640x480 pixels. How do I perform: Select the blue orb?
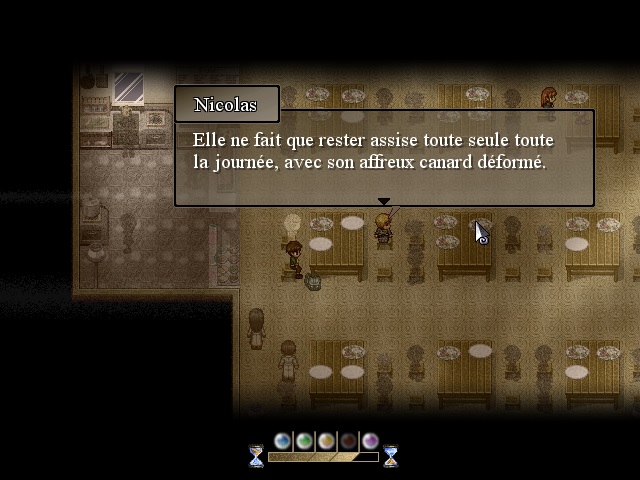pos(283,441)
